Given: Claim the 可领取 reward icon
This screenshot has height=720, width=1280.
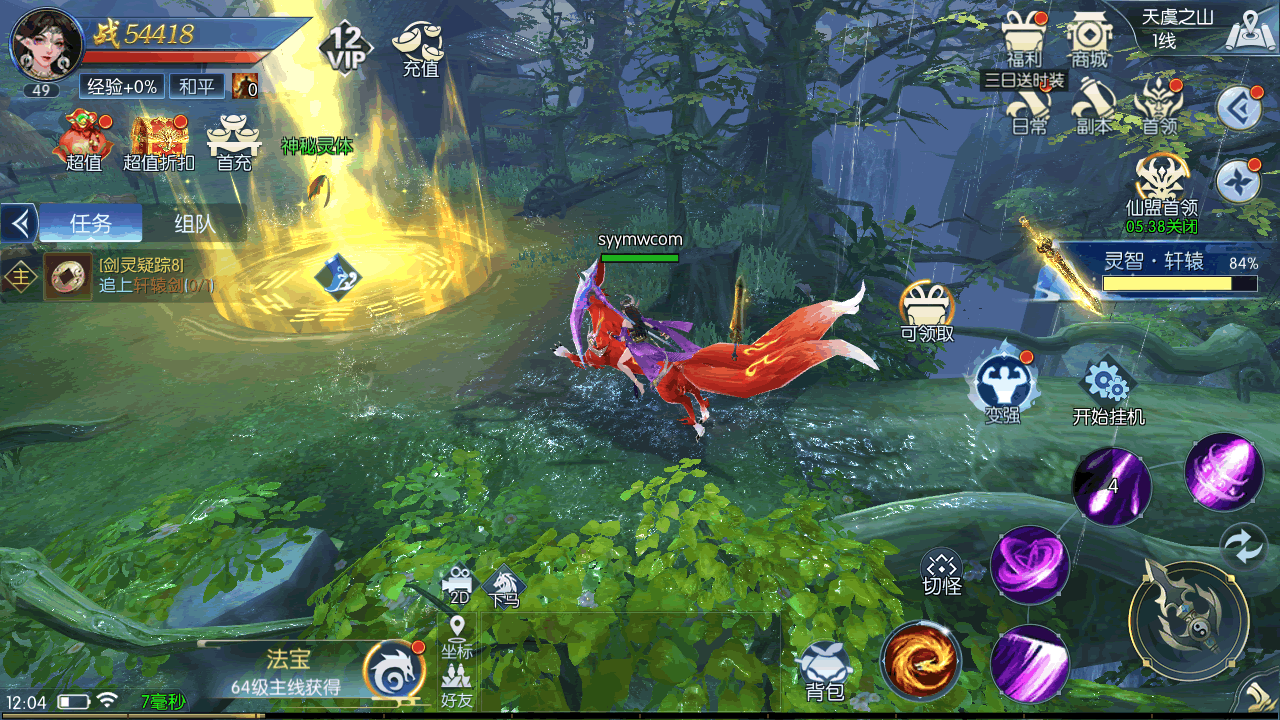Looking at the screenshot, I should (927, 310).
